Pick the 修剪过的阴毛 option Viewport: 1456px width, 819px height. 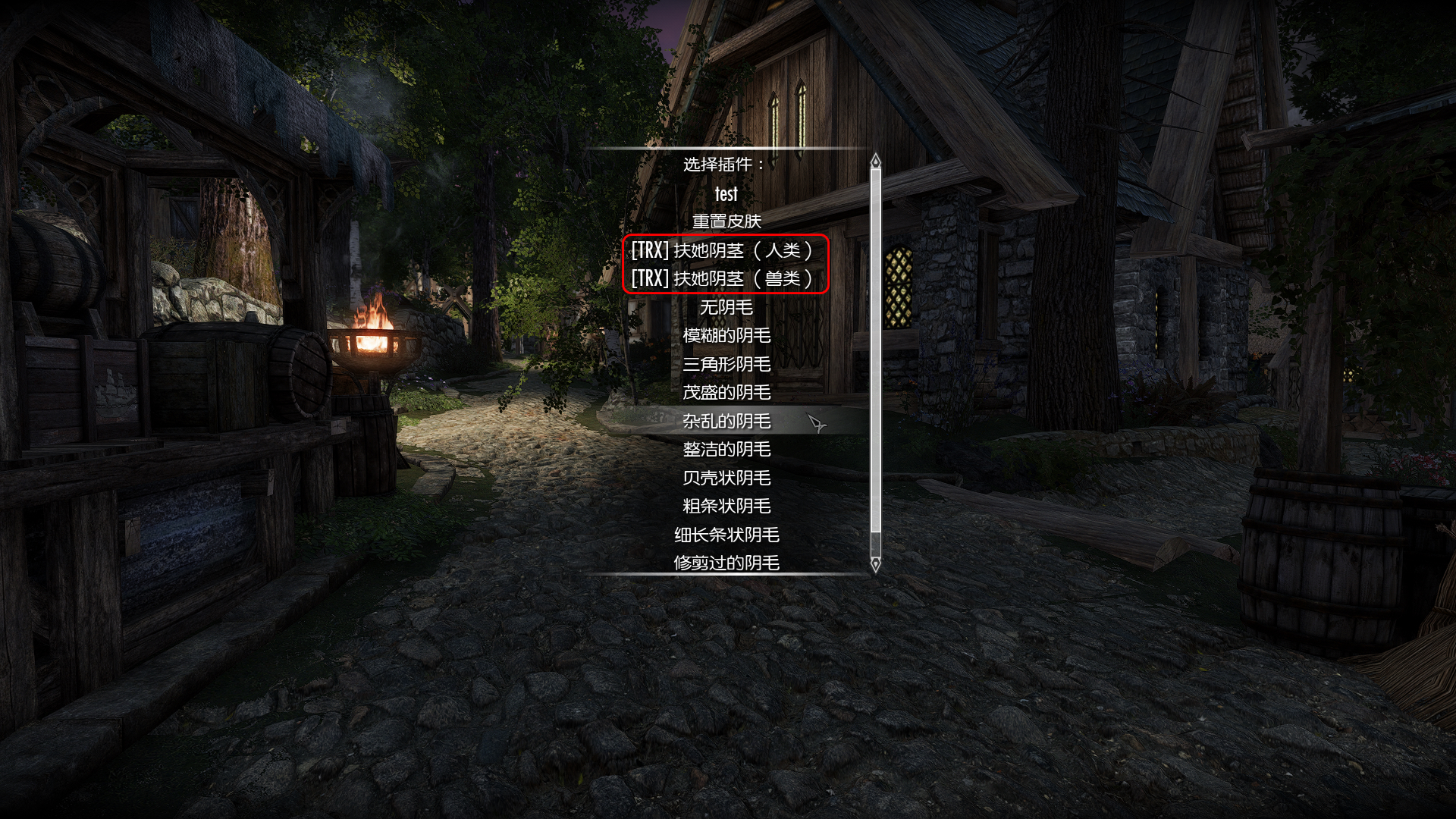[x=726, y=563]
